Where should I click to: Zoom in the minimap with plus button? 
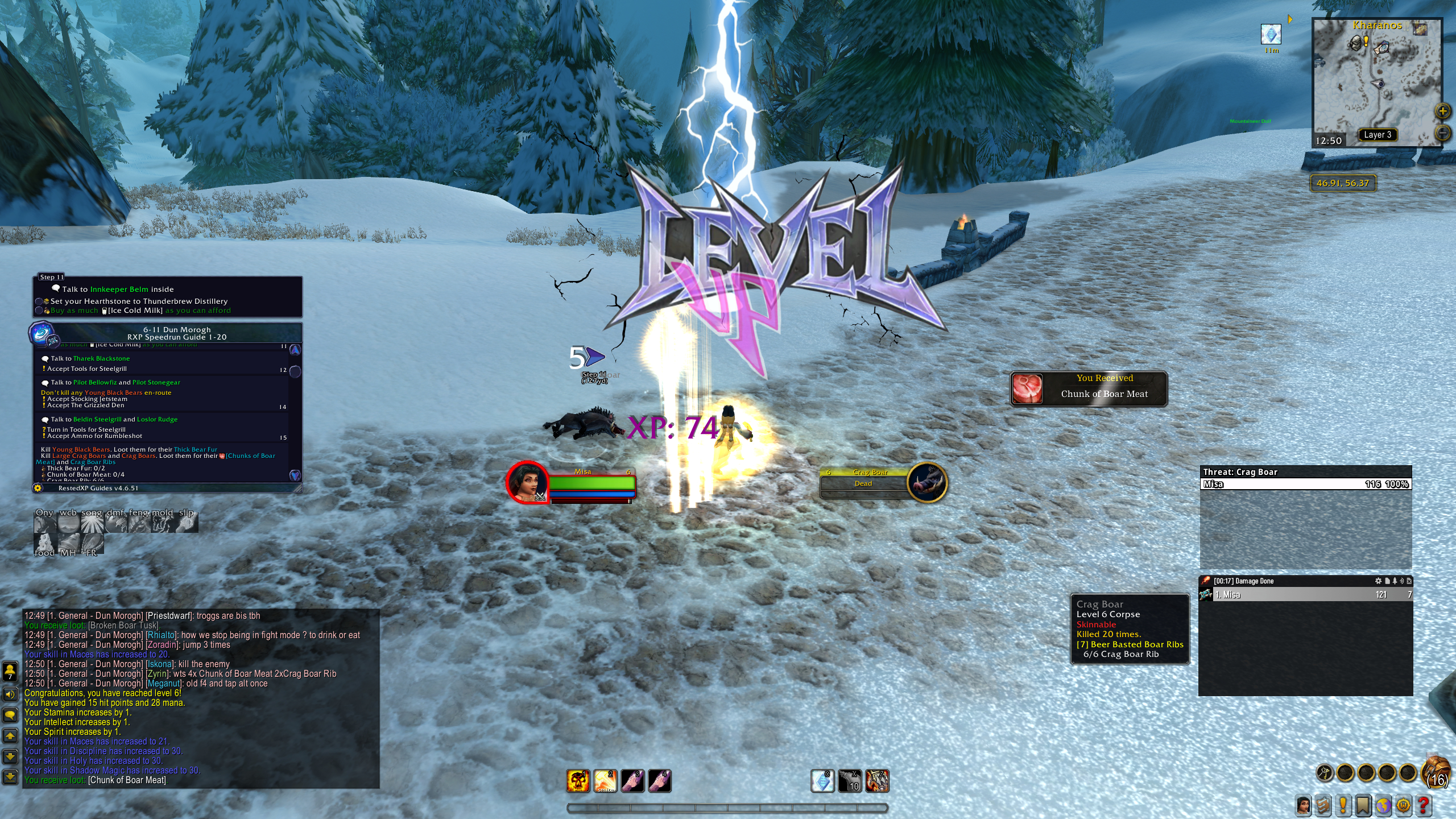pyautogui.click(x=1443, y=111)
